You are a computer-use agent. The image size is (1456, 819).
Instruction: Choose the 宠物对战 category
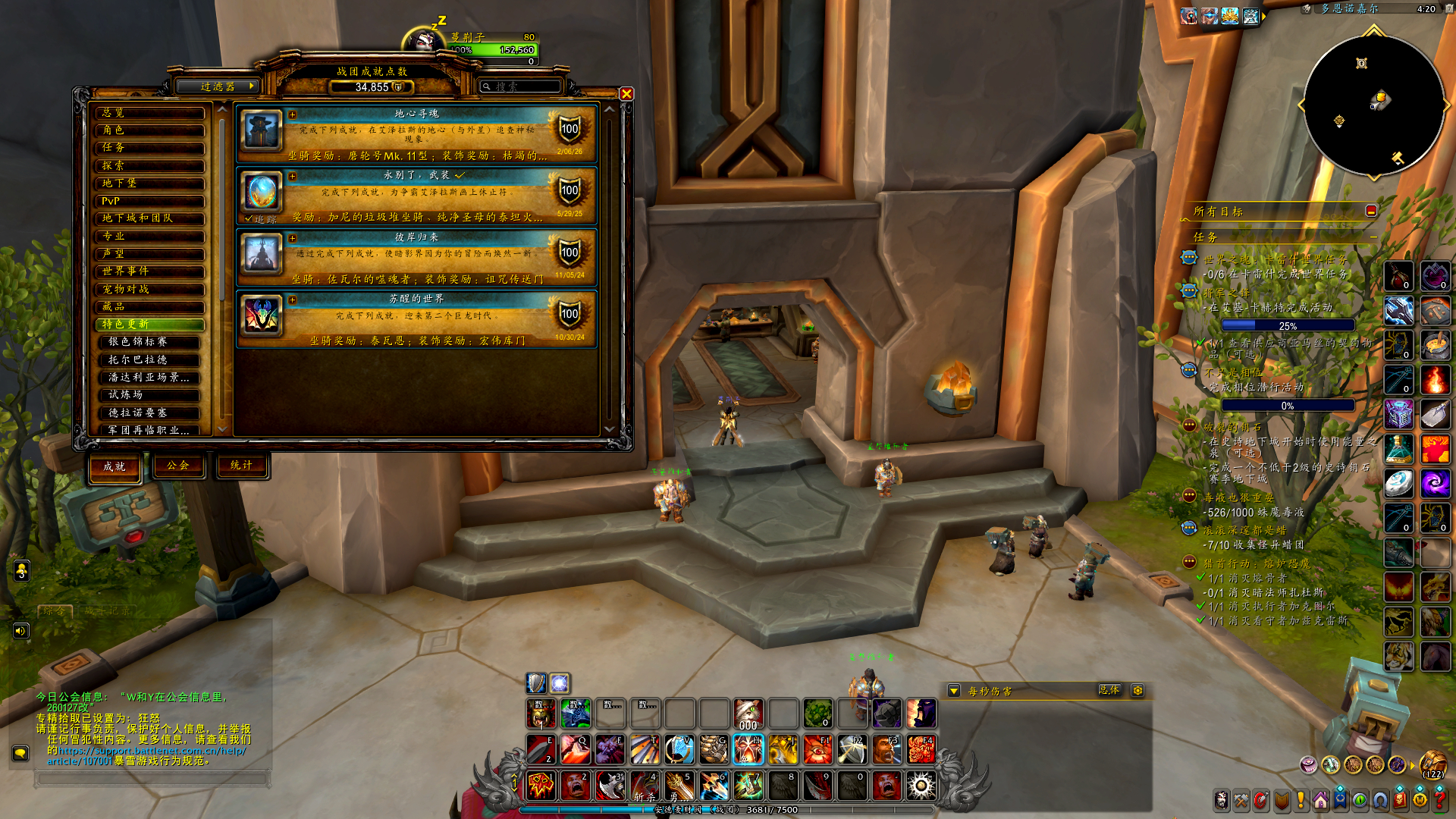pyautogui.click(x=149, y=289)
